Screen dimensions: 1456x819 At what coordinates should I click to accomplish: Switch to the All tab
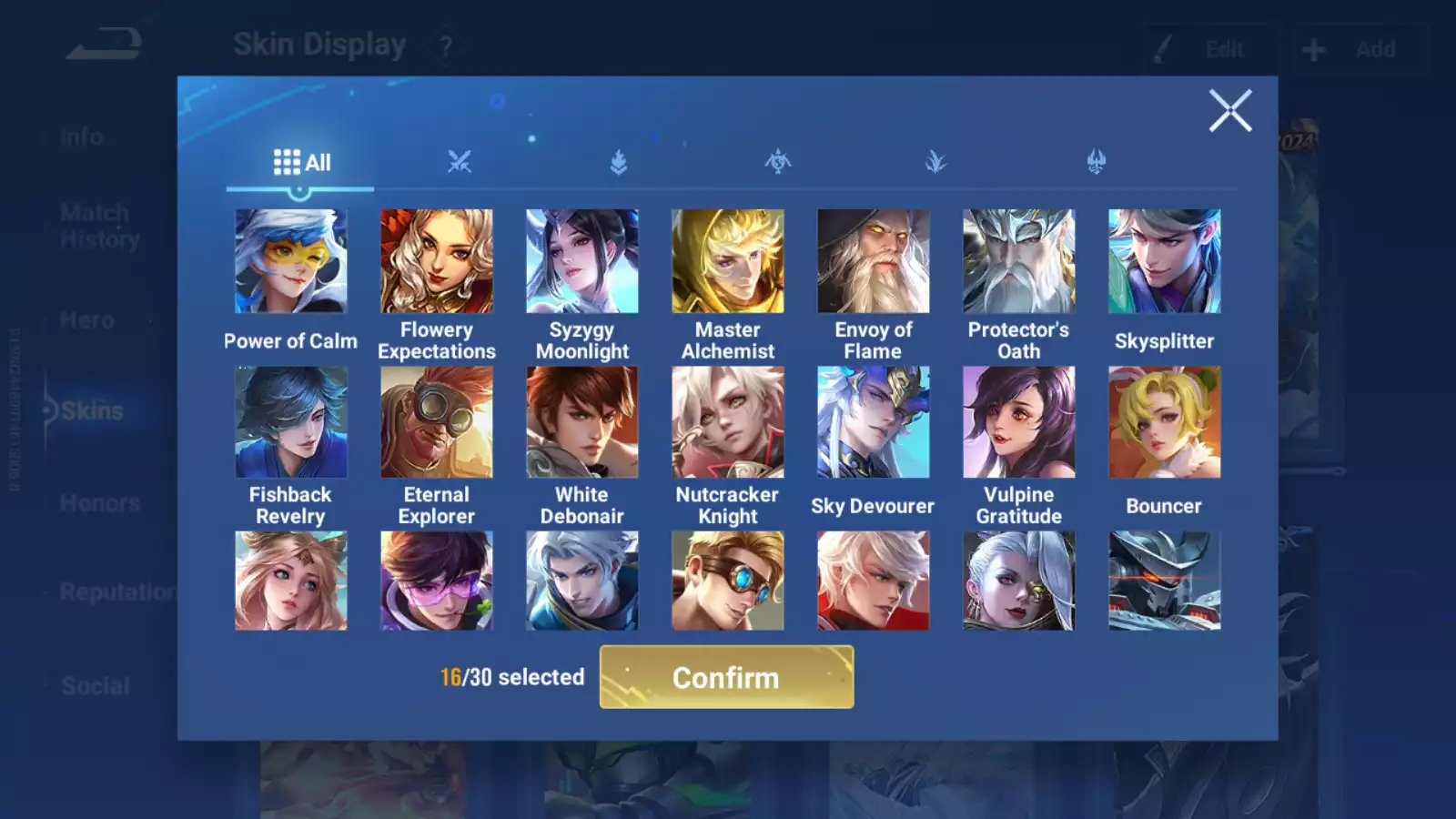[x=300, y=161]
